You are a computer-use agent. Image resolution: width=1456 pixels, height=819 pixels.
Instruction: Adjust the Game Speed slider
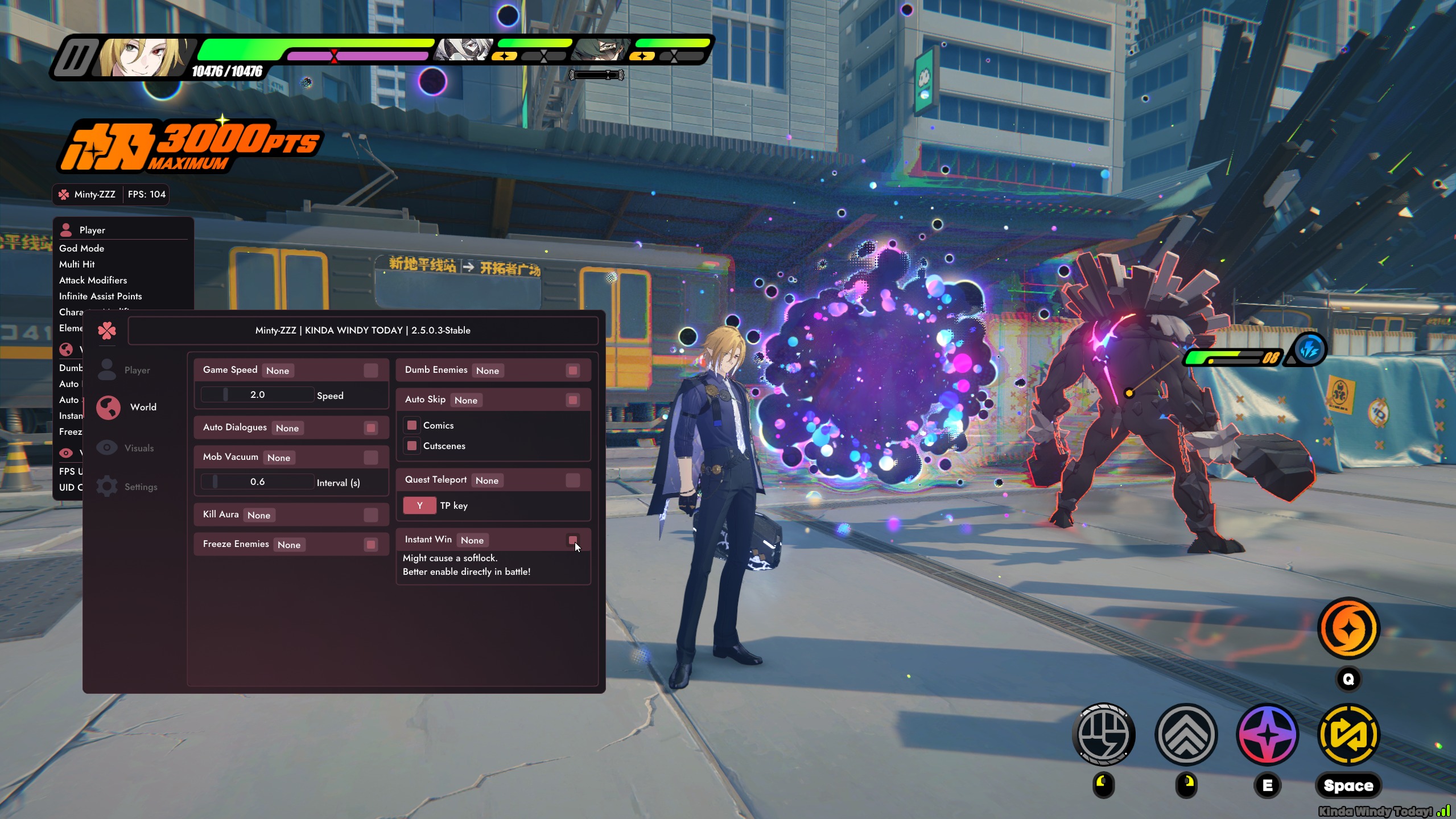click(257, 395)
